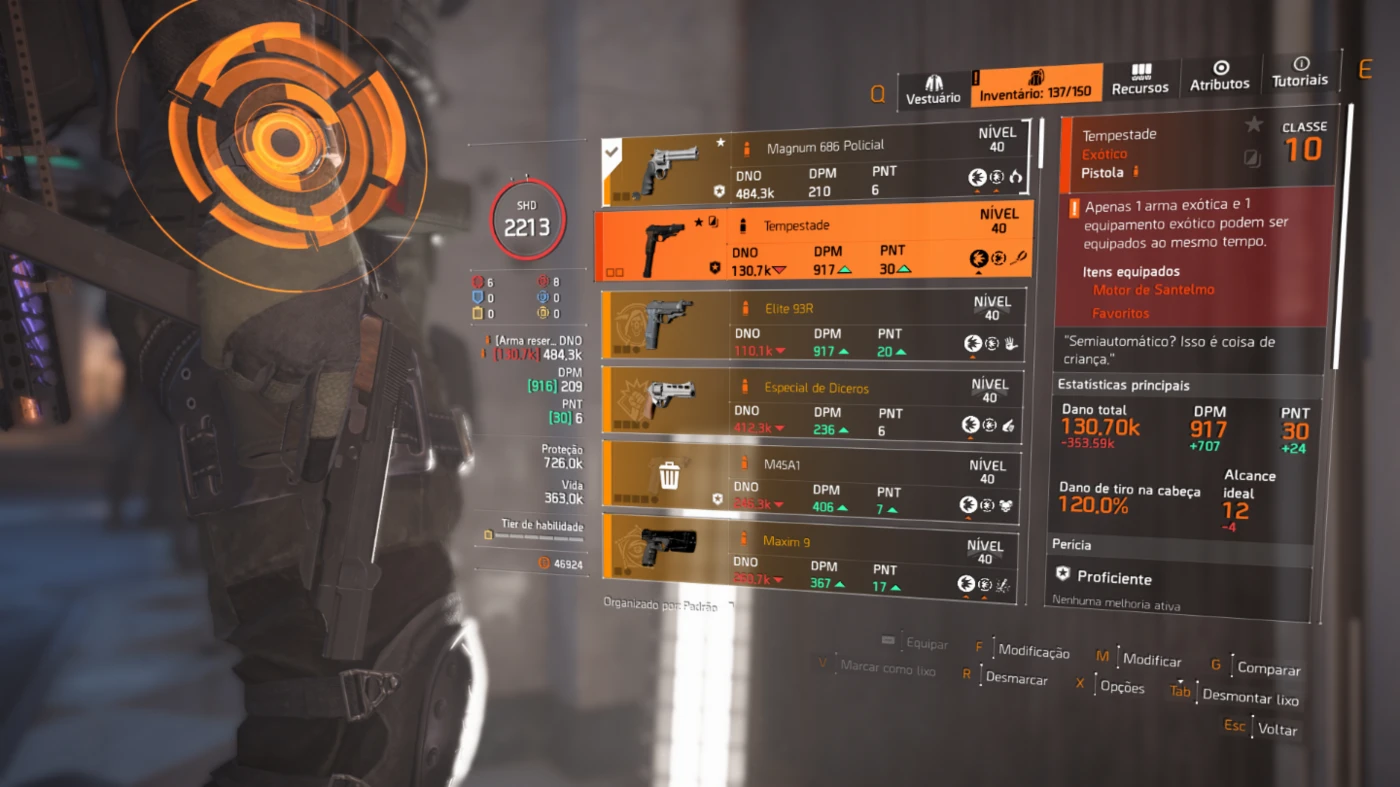This screenshot has height=787, width=1400.
Task: Click the Modificação option
Action: [x=1033, y=652]
